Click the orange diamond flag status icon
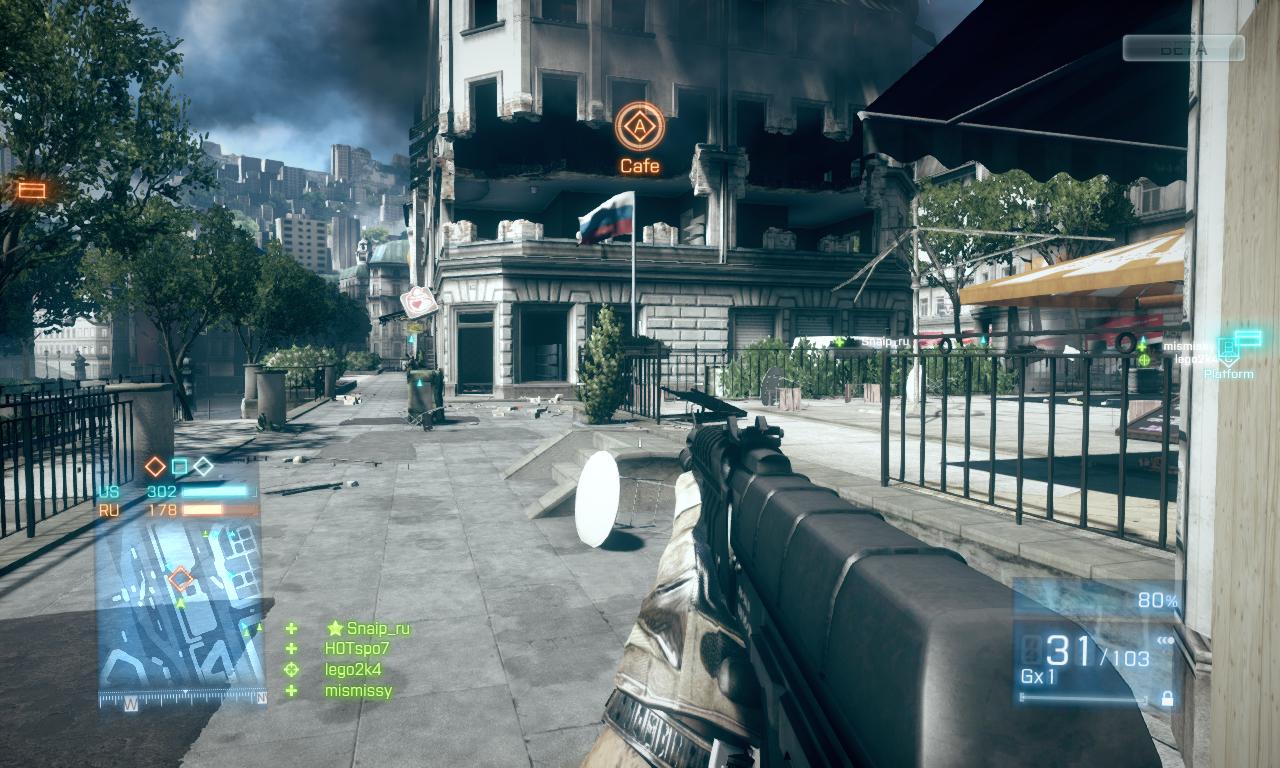Screen dimensions: 1280x768 click(x=155, y=466)
